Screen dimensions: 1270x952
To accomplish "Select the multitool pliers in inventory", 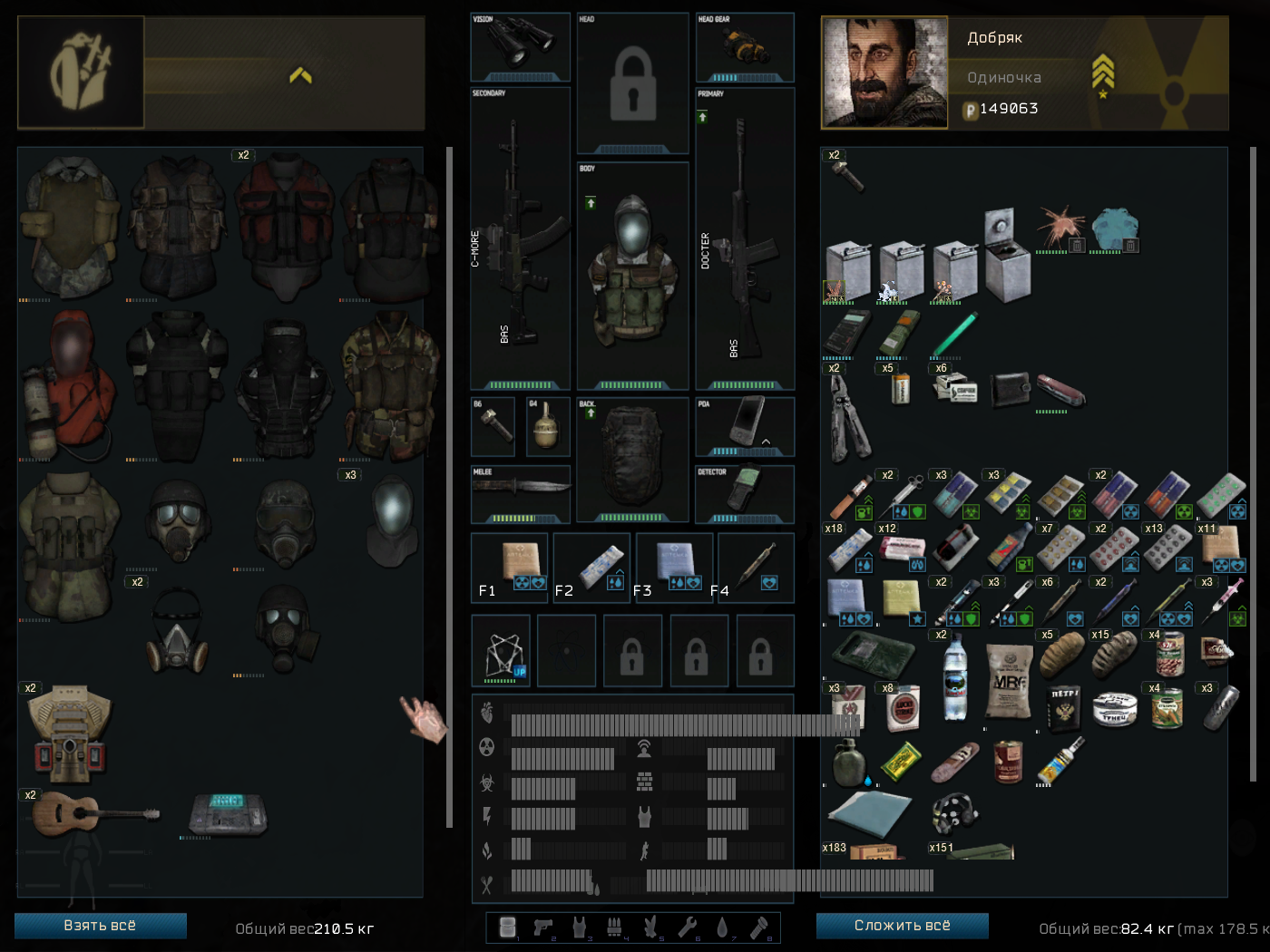I will tap(847, 417).
